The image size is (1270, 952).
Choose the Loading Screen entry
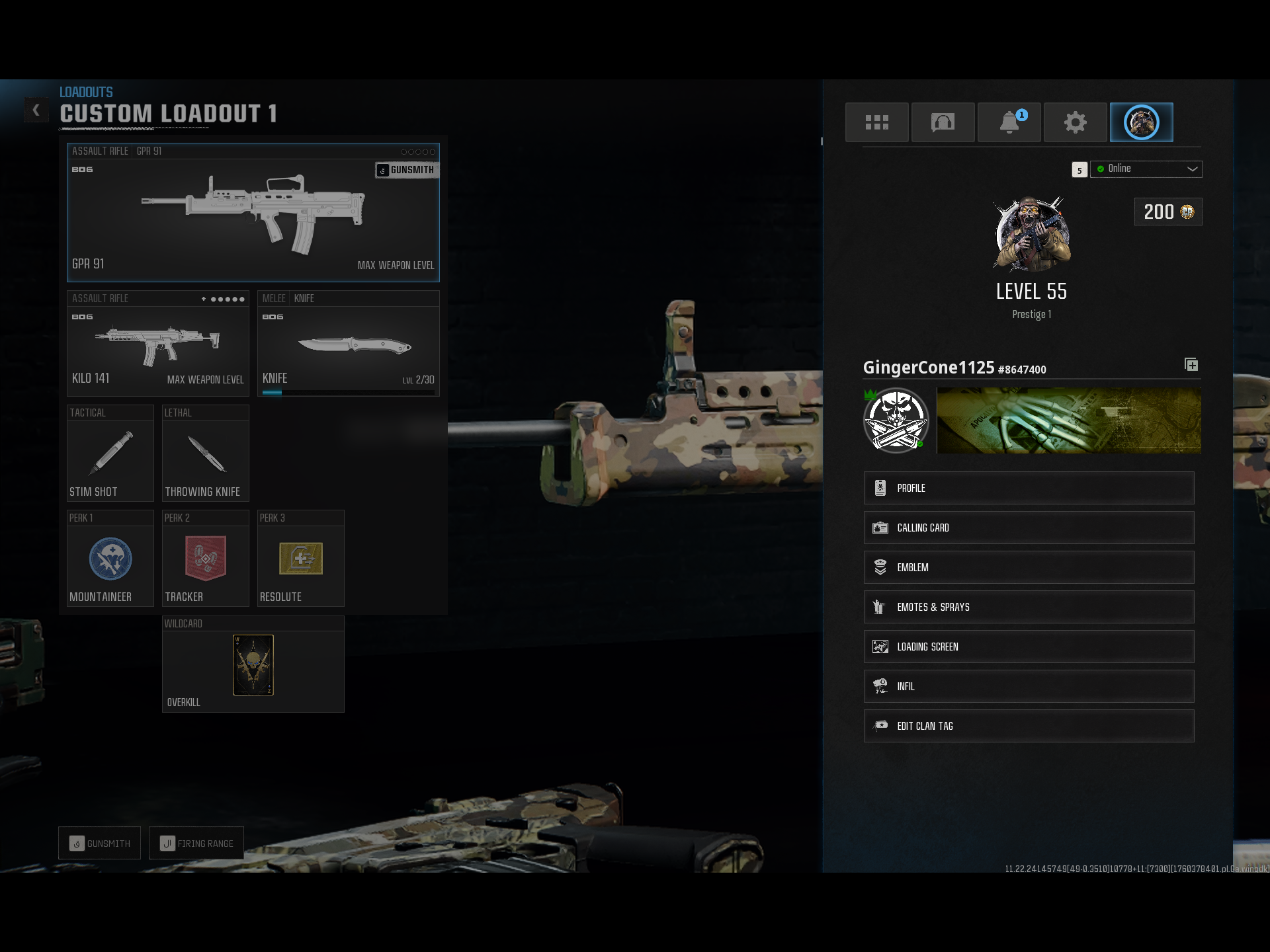[x=1029, y=647]
